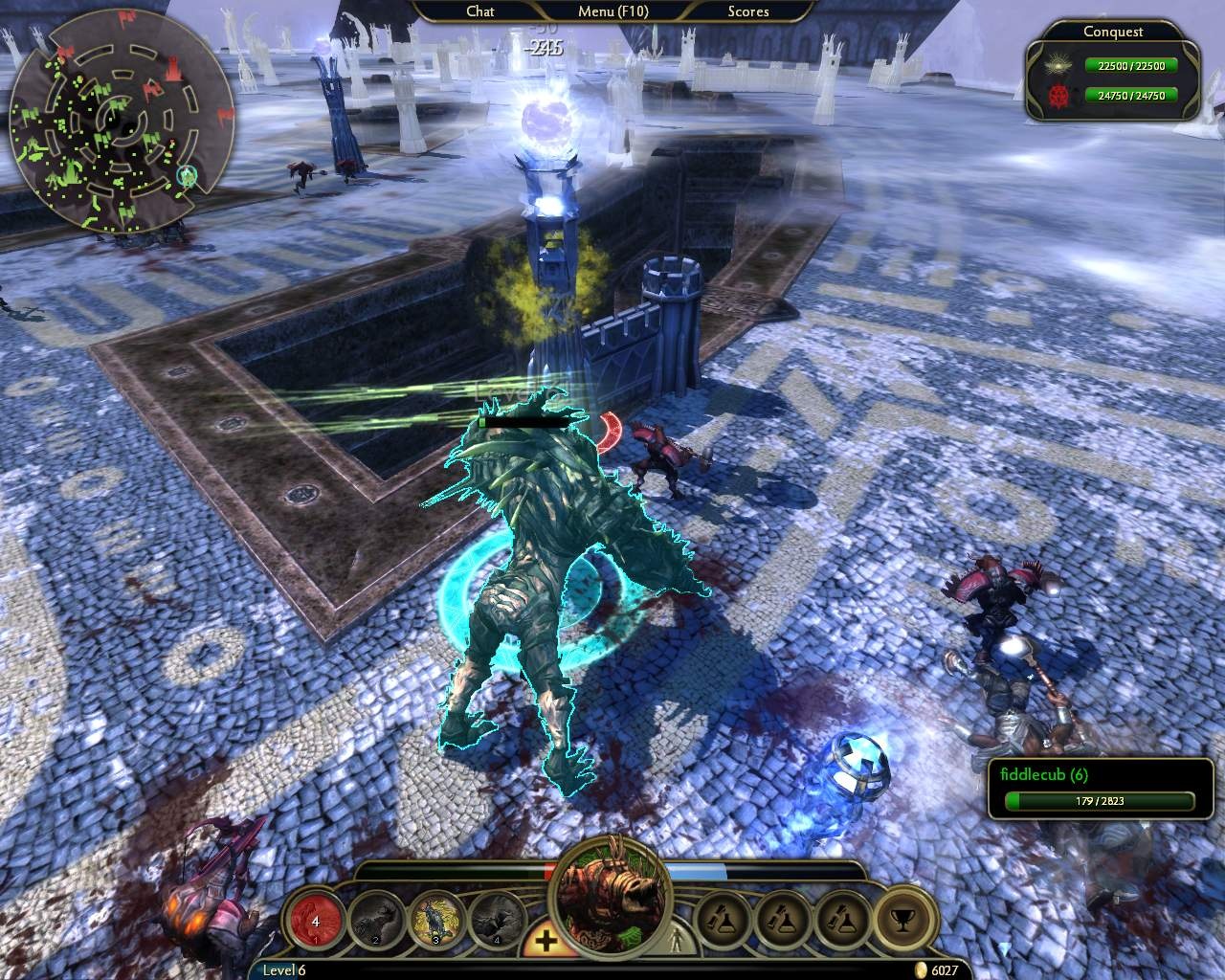The height and width of the screenshot is (980, 1225).
Task: Open the Chat panel
Action: click(x=479, y=11)
